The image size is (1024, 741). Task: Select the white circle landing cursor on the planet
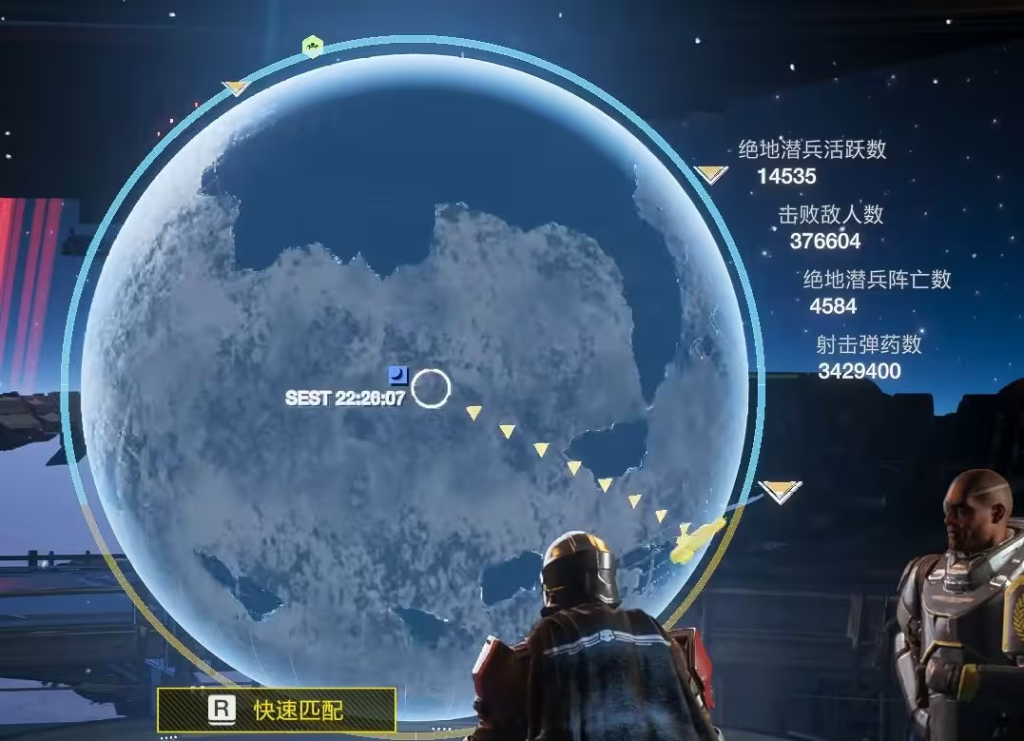[431, 388]
